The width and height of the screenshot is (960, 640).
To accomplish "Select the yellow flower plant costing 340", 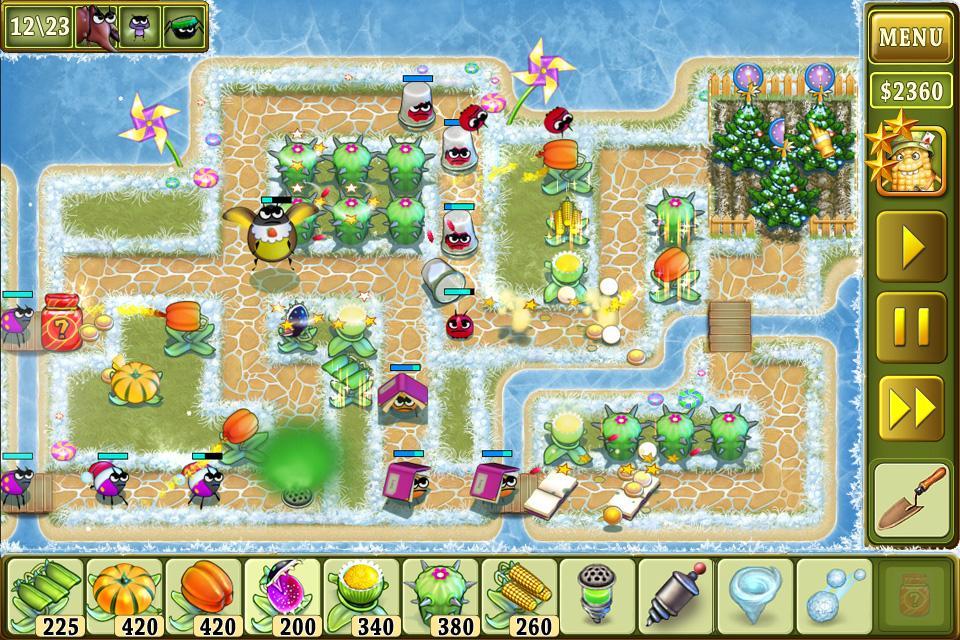I will click(361, 597).
